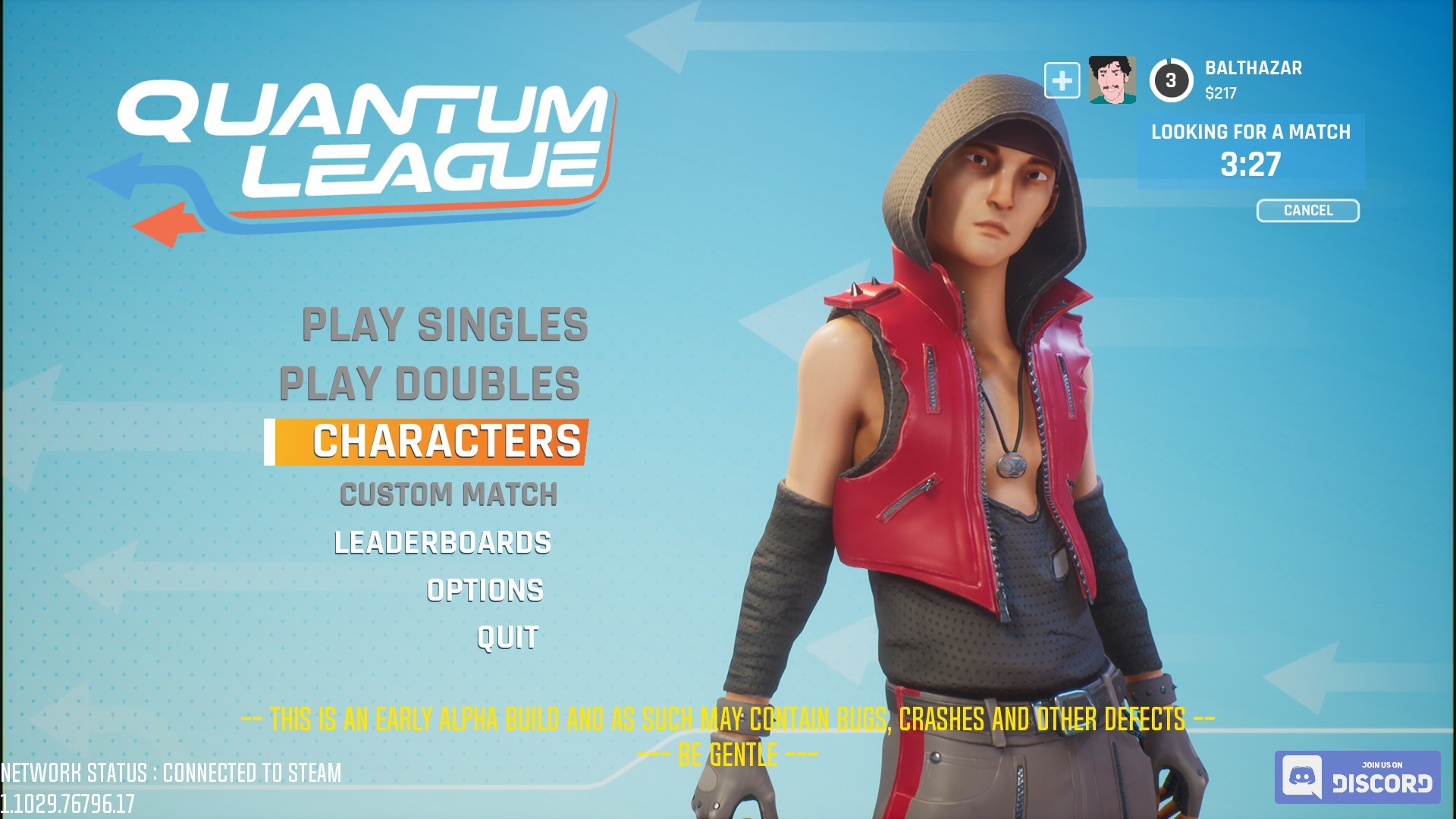Cancel the matchmaking search
Screen dimensions: 1456x819
(1307, 211)
